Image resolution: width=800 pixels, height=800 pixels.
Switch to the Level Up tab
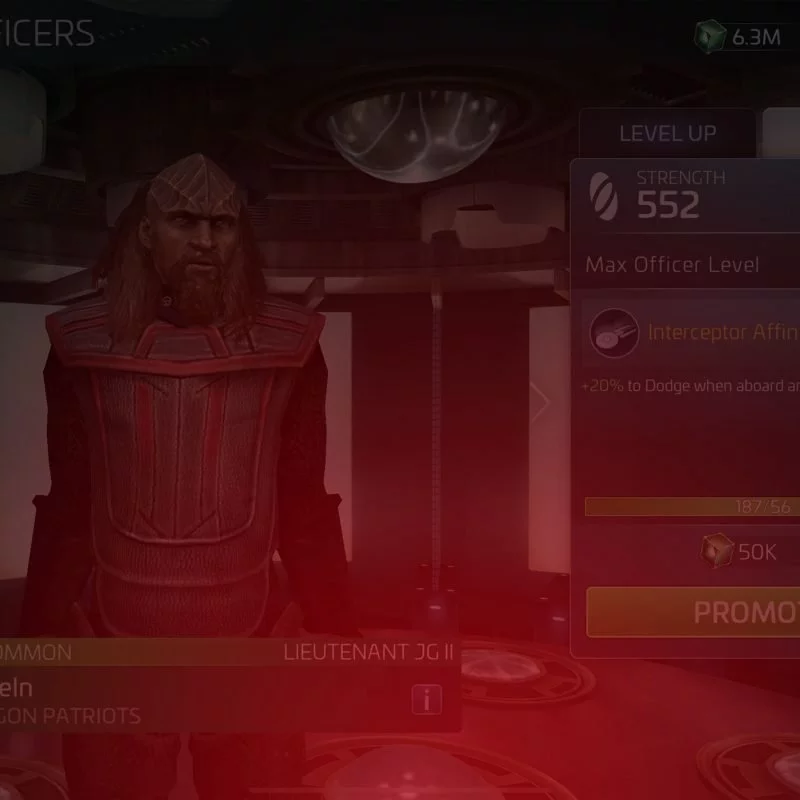667,134
